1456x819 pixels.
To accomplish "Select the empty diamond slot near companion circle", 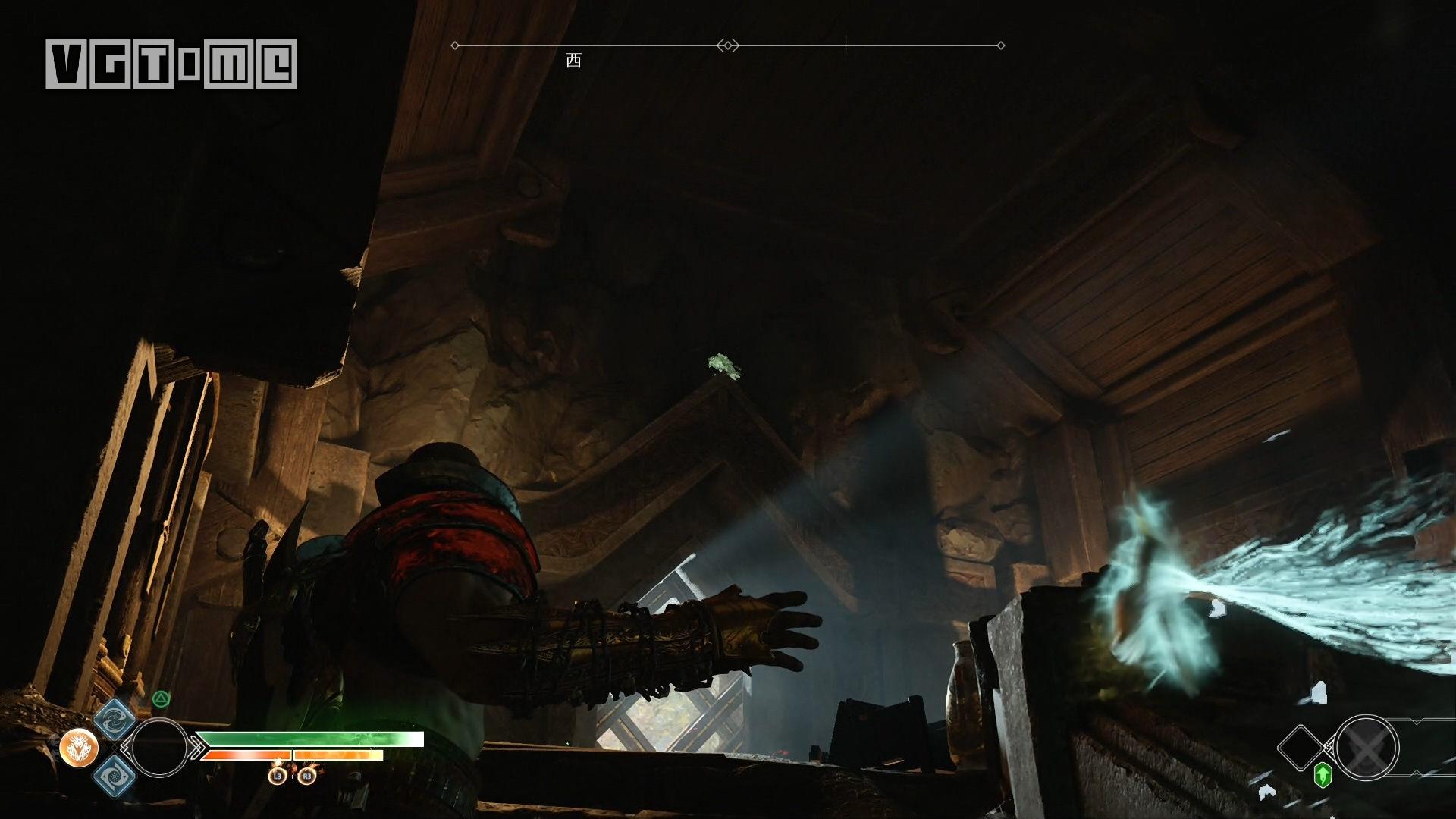I will tap(1301, 748).
